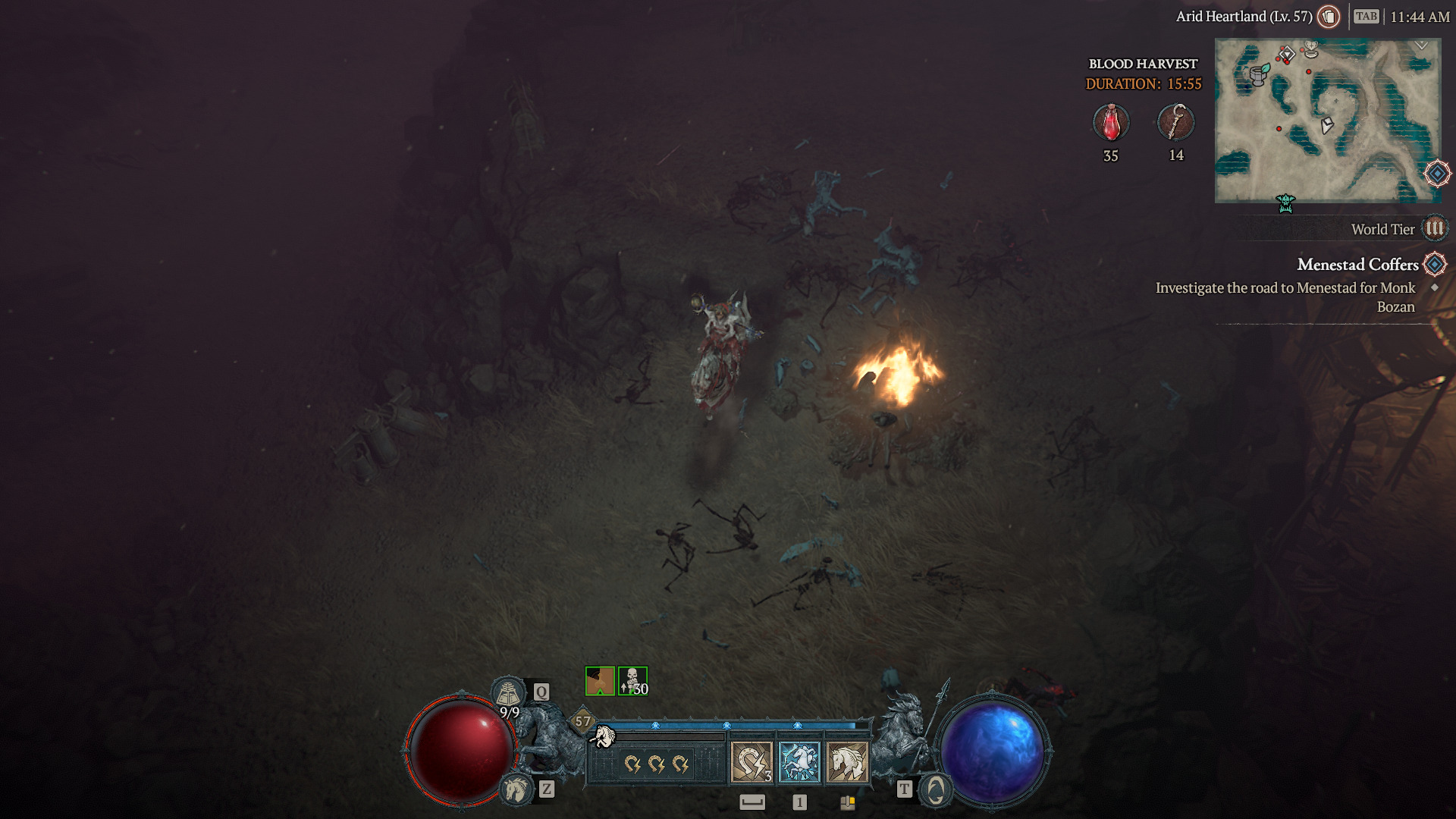Use the blue rearing horse mount ability
The height and width of the screenshot is (819, 1456).
click(799, 761)
